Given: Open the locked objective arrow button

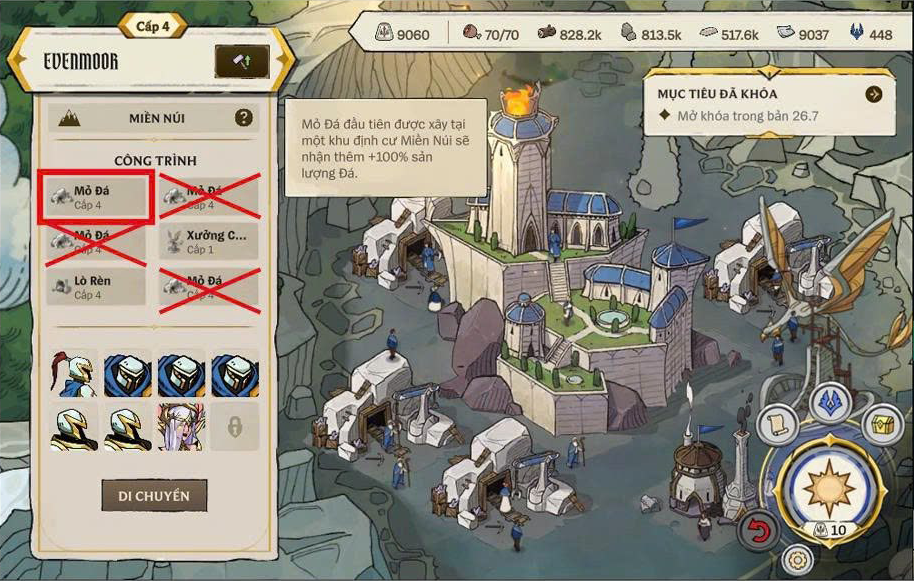Looking at the screenshot, I should coord(874,94).
